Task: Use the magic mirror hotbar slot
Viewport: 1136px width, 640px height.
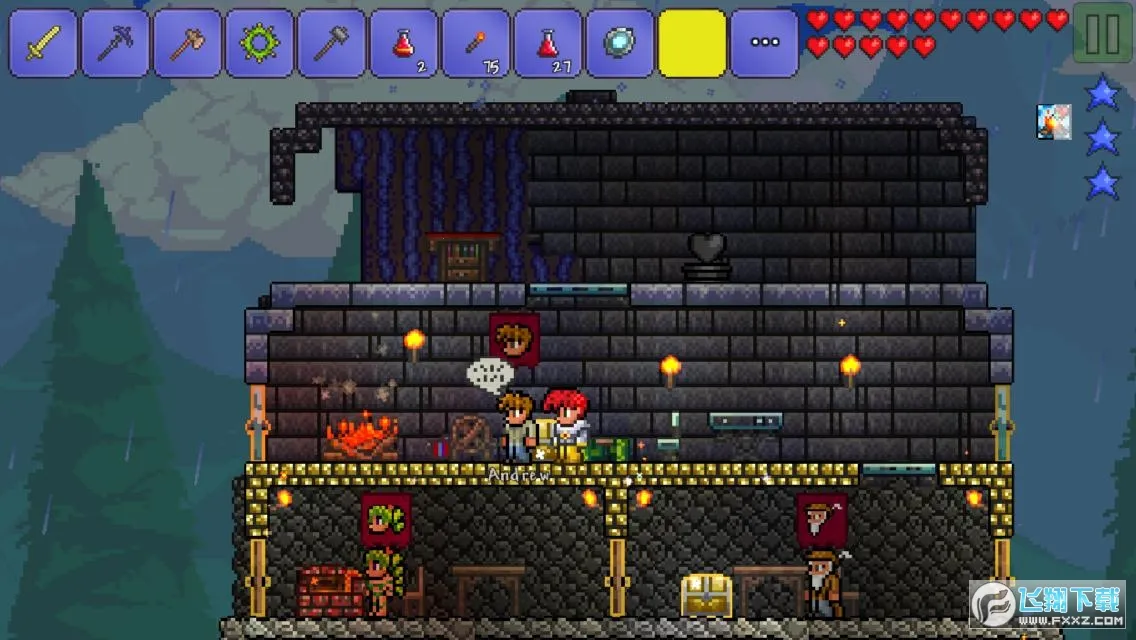Action: point(619,43)
